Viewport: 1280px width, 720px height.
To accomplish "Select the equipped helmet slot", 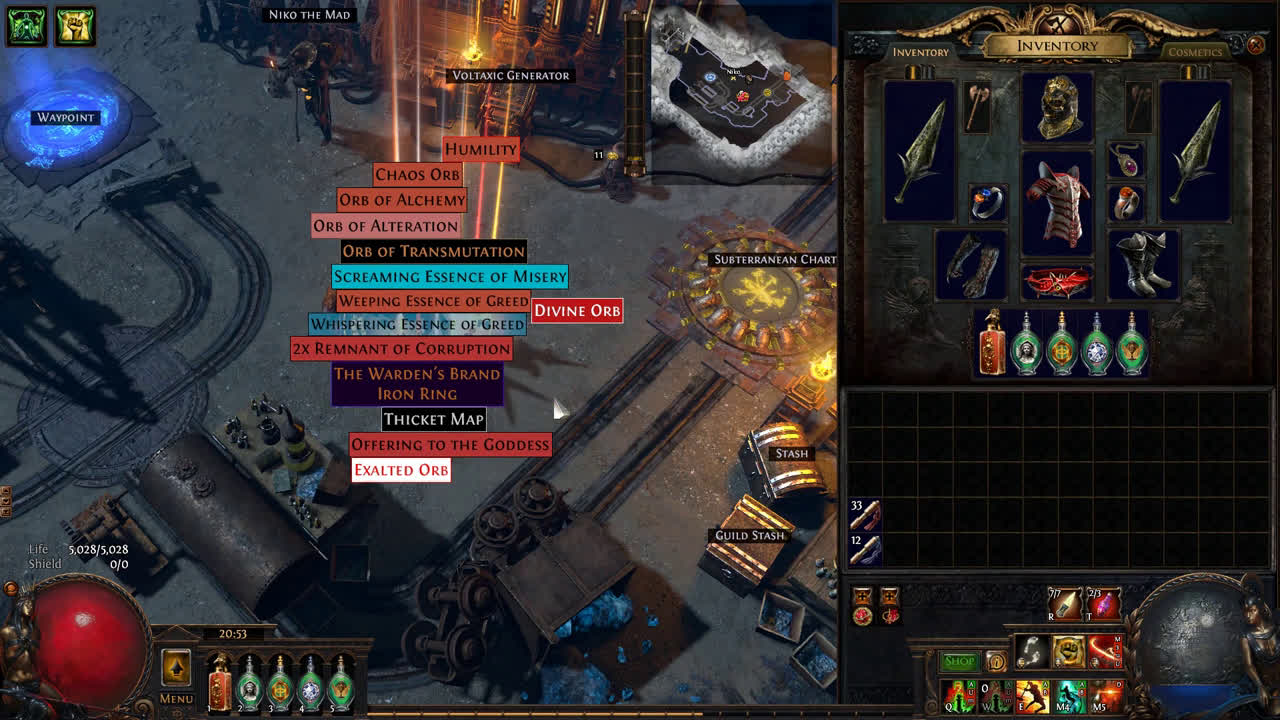I will tap(1057, 108).
